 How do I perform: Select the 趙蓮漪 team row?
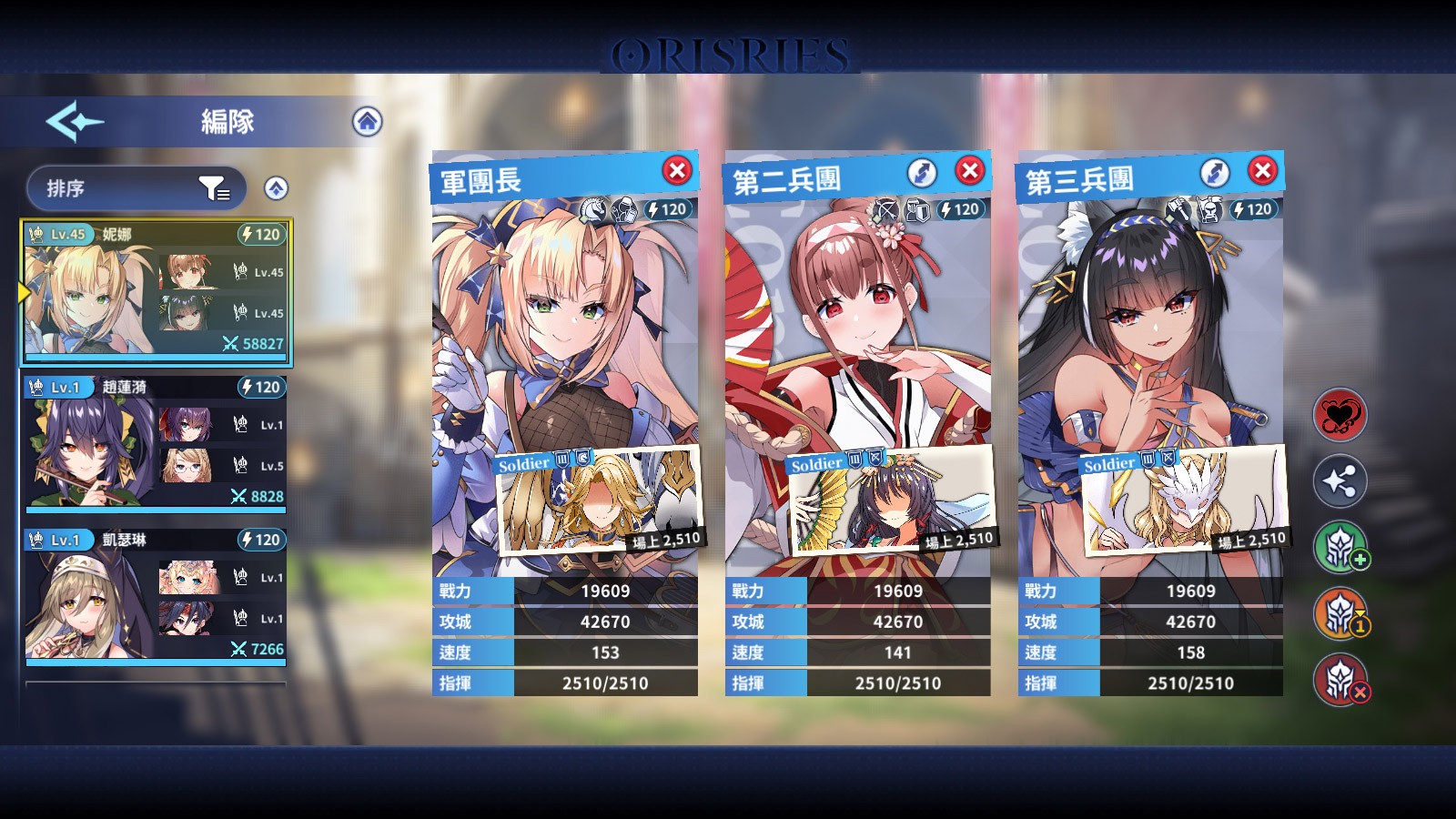click(x=156, y=442)
